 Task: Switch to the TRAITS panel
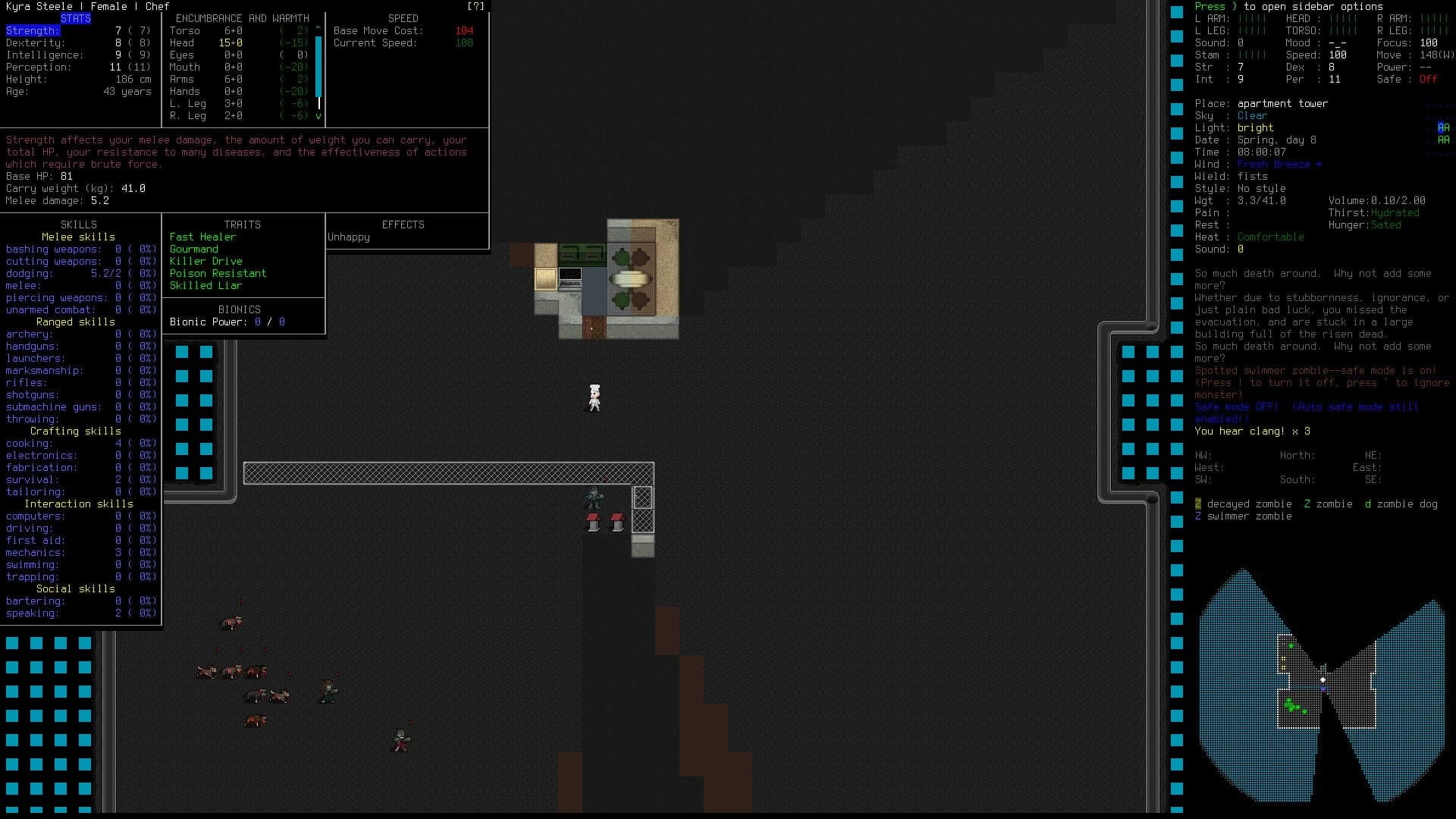coord(243,224)
